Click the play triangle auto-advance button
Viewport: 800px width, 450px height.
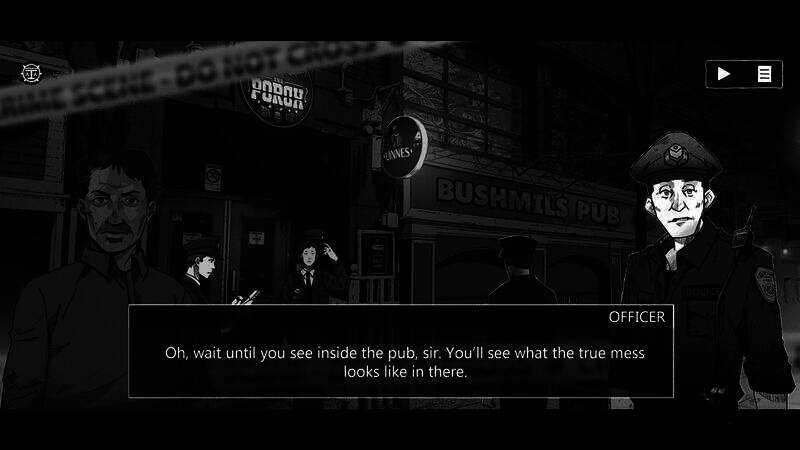pos(725,73)
